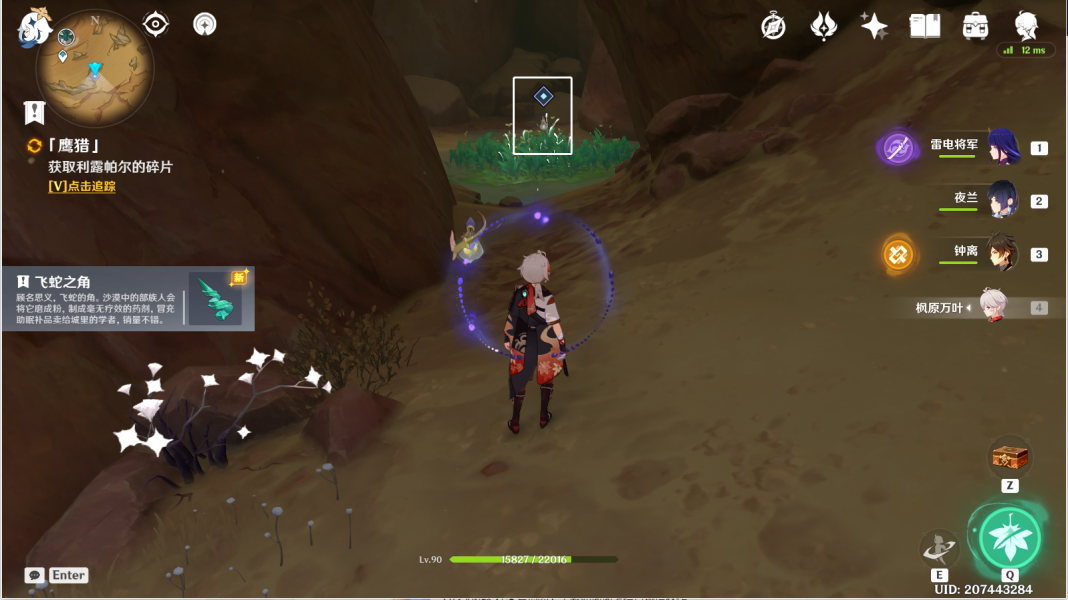
Task: Open the exclamation quest log icon
Action: click(x=36, y=111)
